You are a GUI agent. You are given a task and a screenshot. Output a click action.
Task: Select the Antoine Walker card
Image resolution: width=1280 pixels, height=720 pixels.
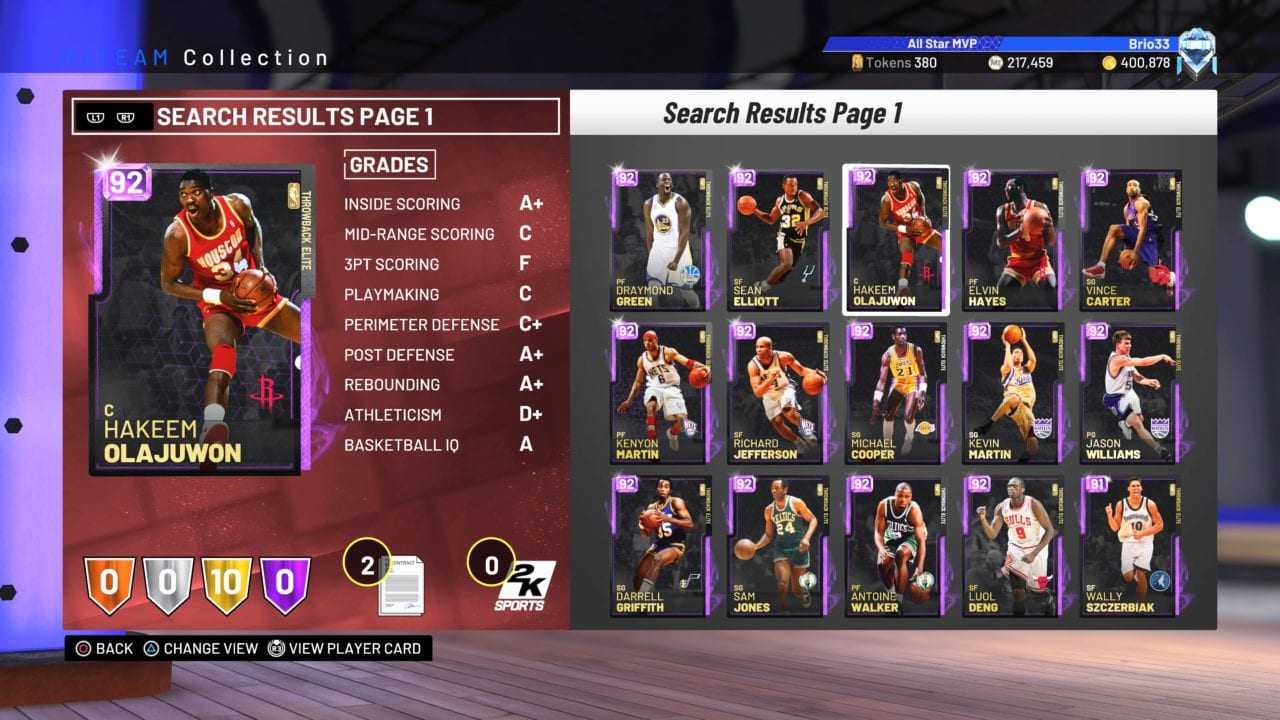pyautogui.click(x=895, y=546)
